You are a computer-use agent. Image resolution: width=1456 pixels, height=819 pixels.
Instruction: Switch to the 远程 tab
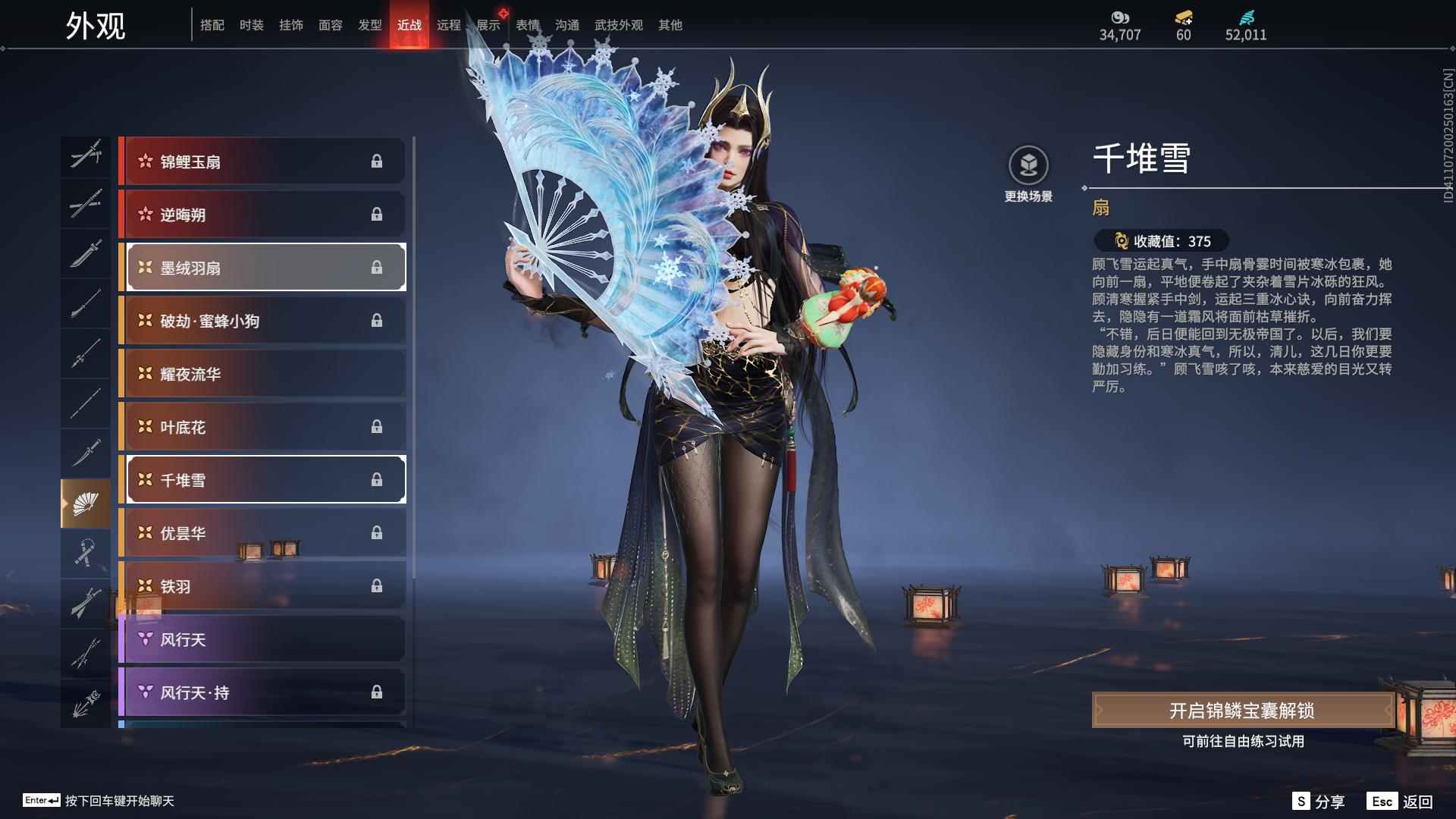pos(449,25)
